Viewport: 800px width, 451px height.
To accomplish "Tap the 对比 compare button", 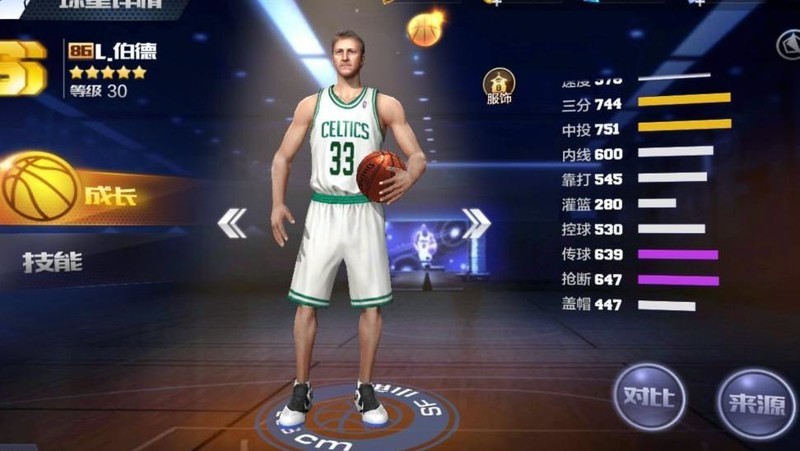I will click(x=649, y=396).
